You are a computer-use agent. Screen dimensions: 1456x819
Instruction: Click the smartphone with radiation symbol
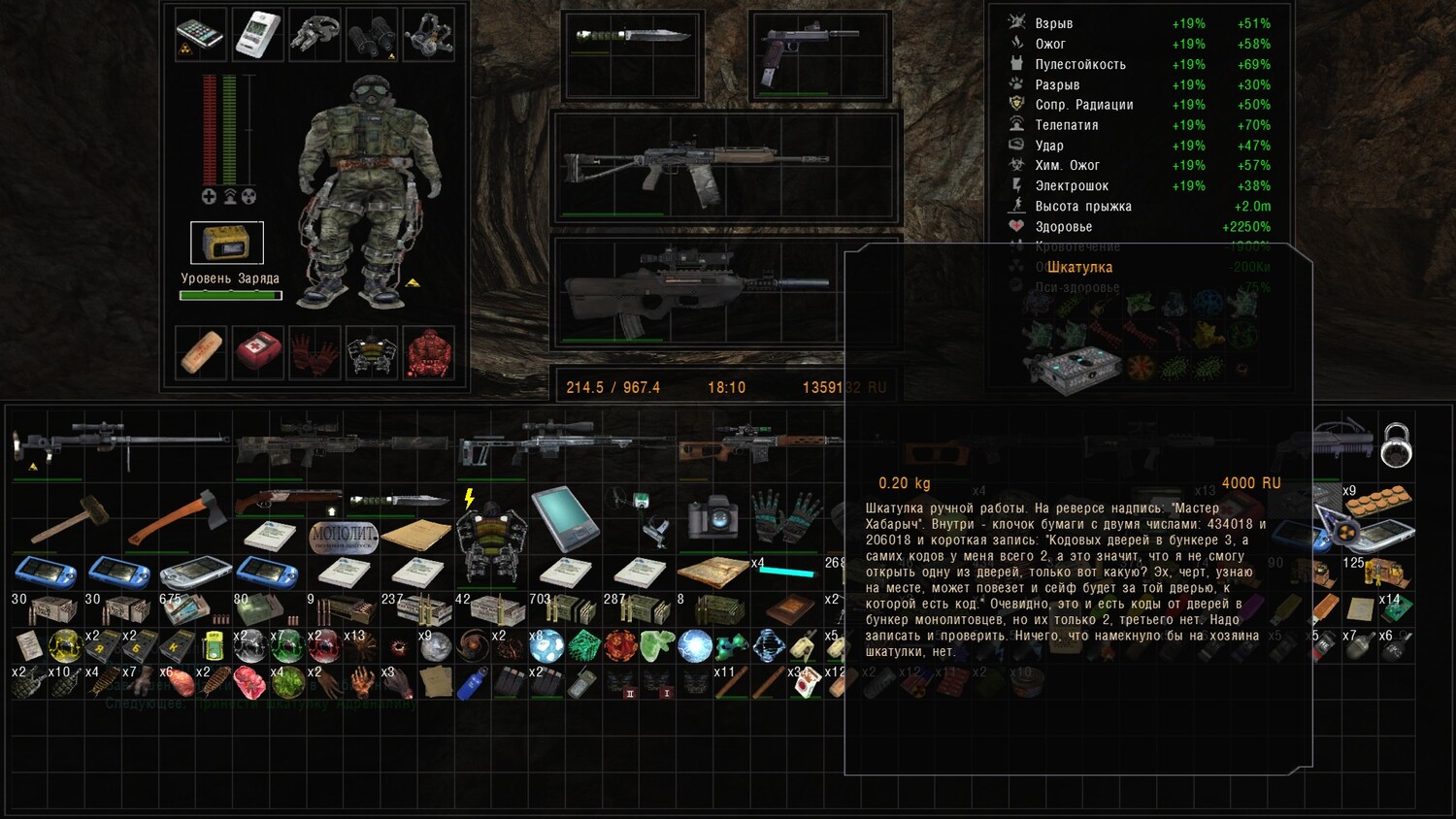pos(200,35)
